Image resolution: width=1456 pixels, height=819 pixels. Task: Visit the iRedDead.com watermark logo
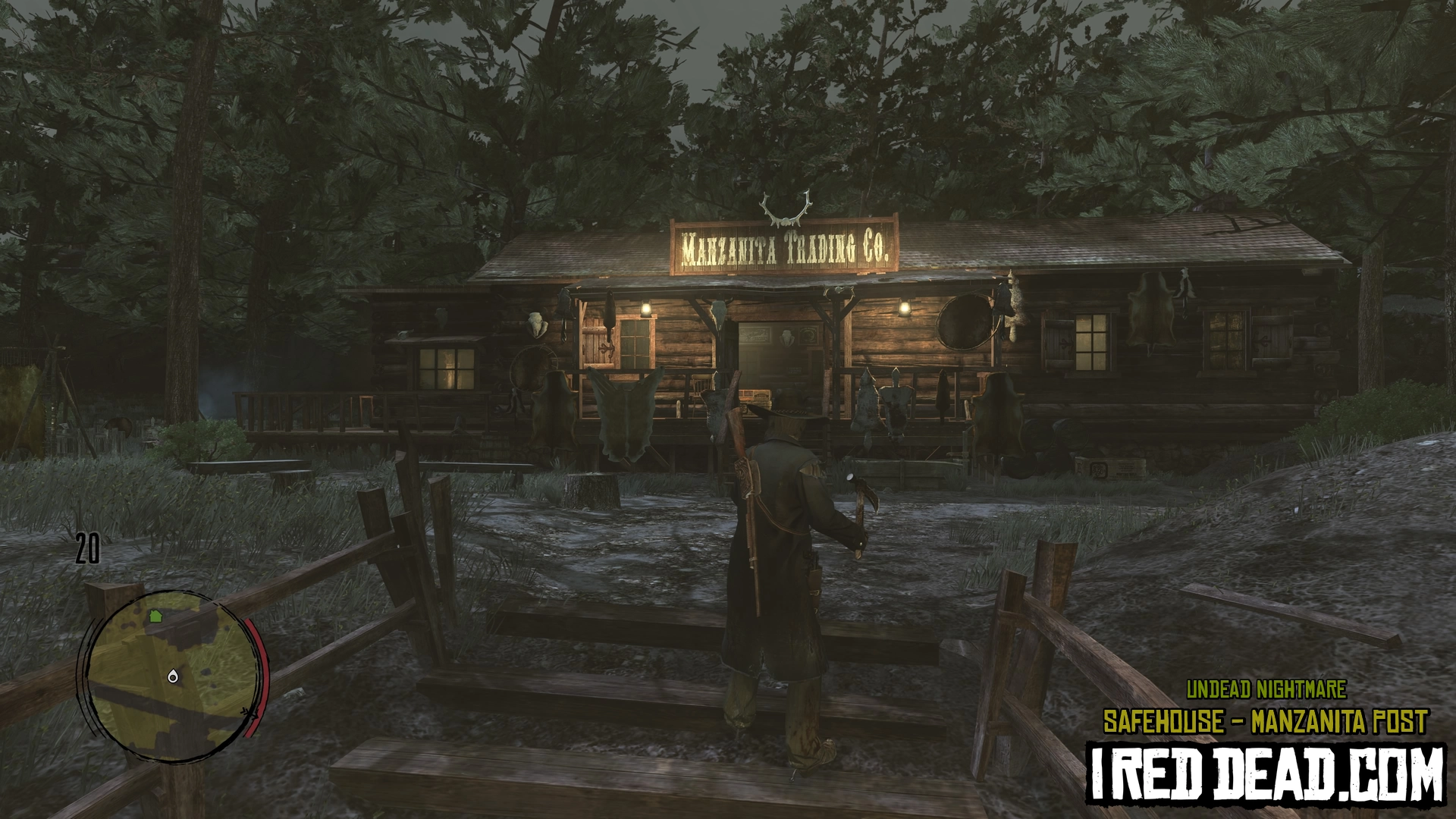tap(1266, 774)
